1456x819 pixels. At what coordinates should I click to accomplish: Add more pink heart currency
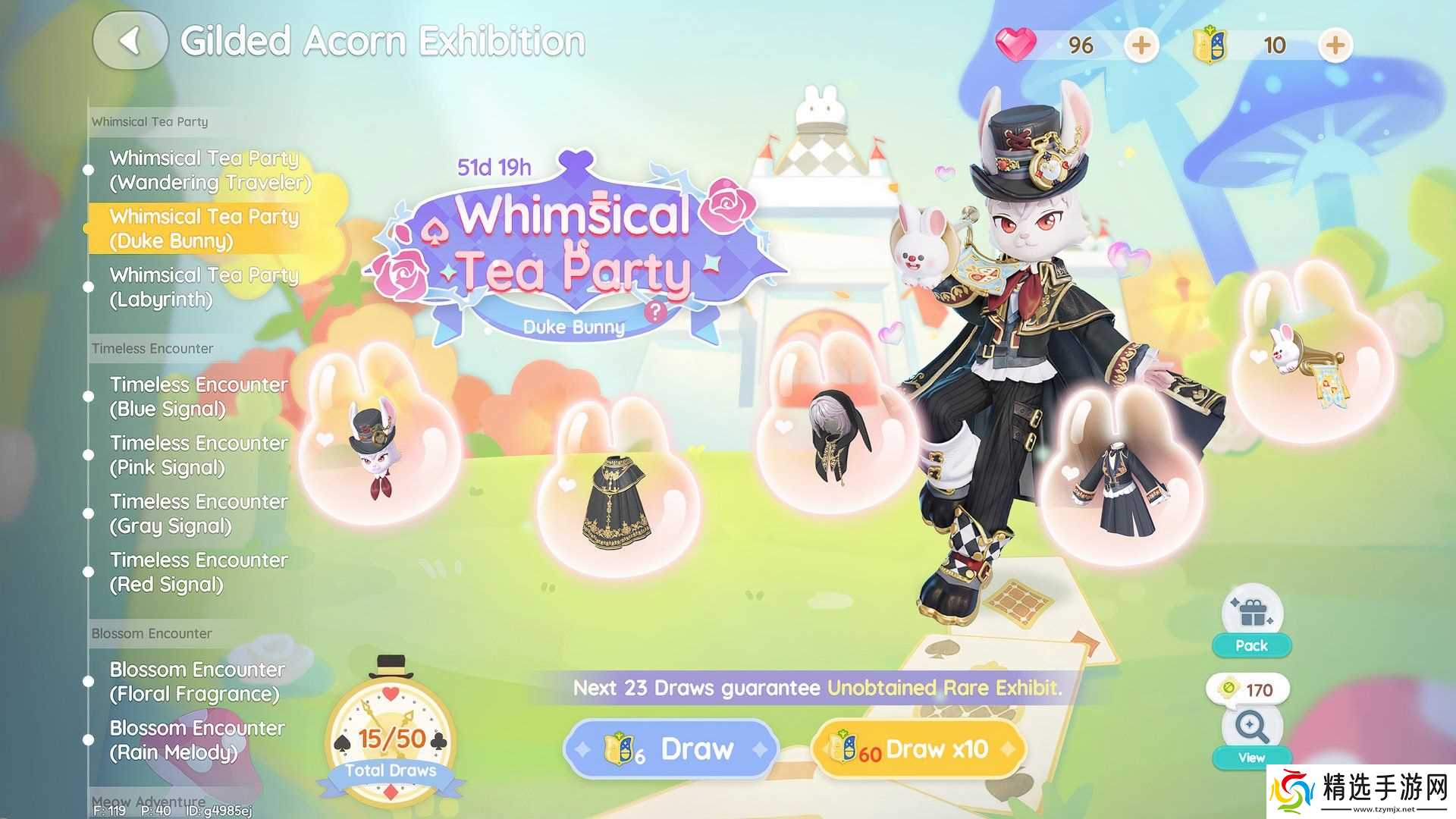point(1141,45)
